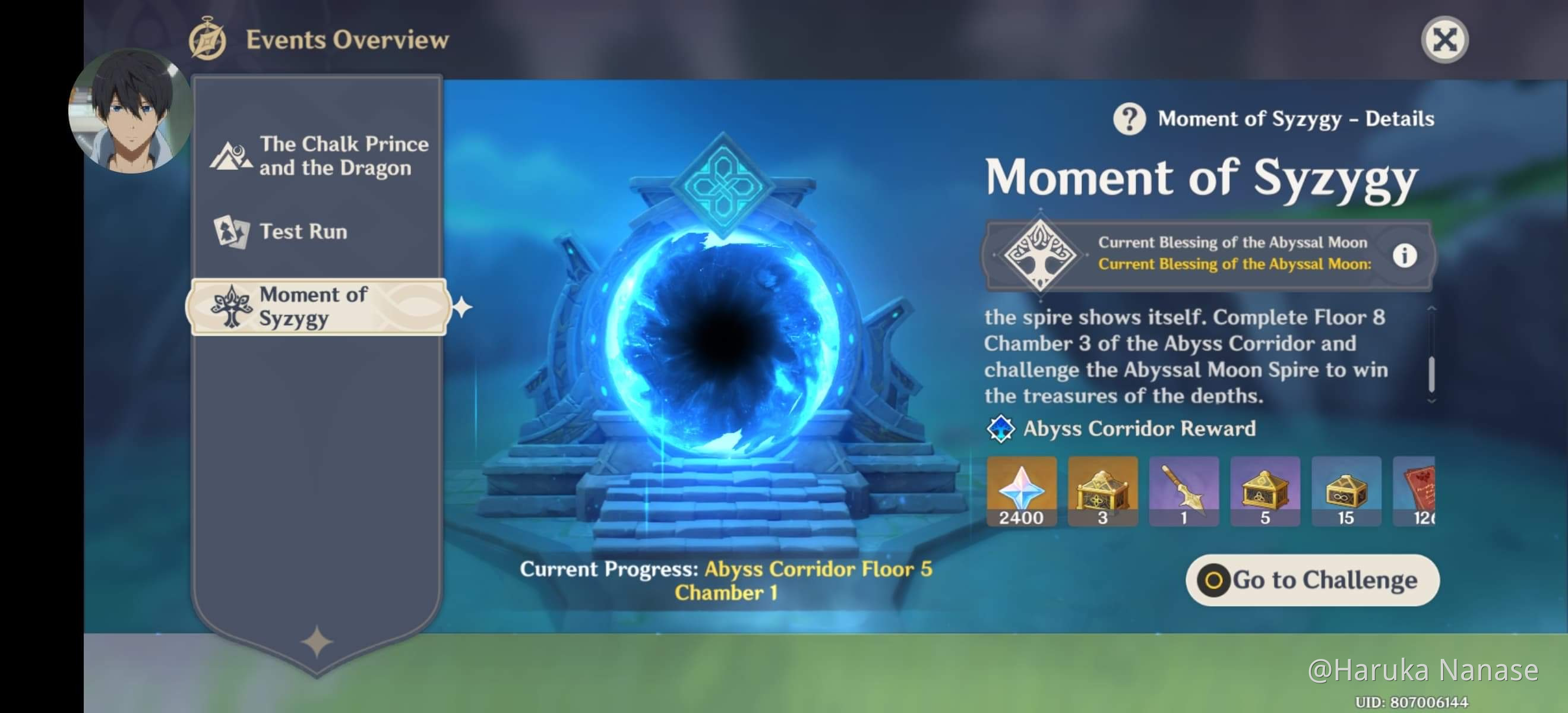
Task: Select the weapon billet reward icon
Action: (x=1184, y=492)
